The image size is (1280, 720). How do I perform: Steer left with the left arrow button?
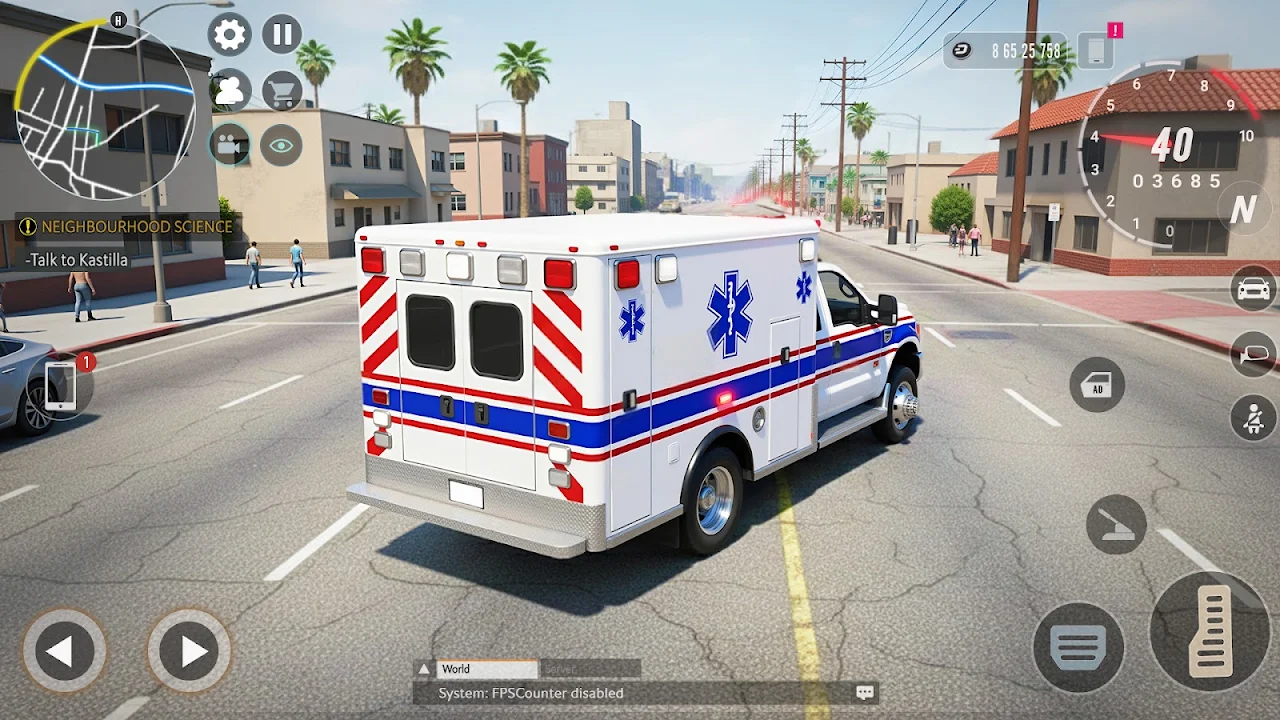(x=63, y=651)
